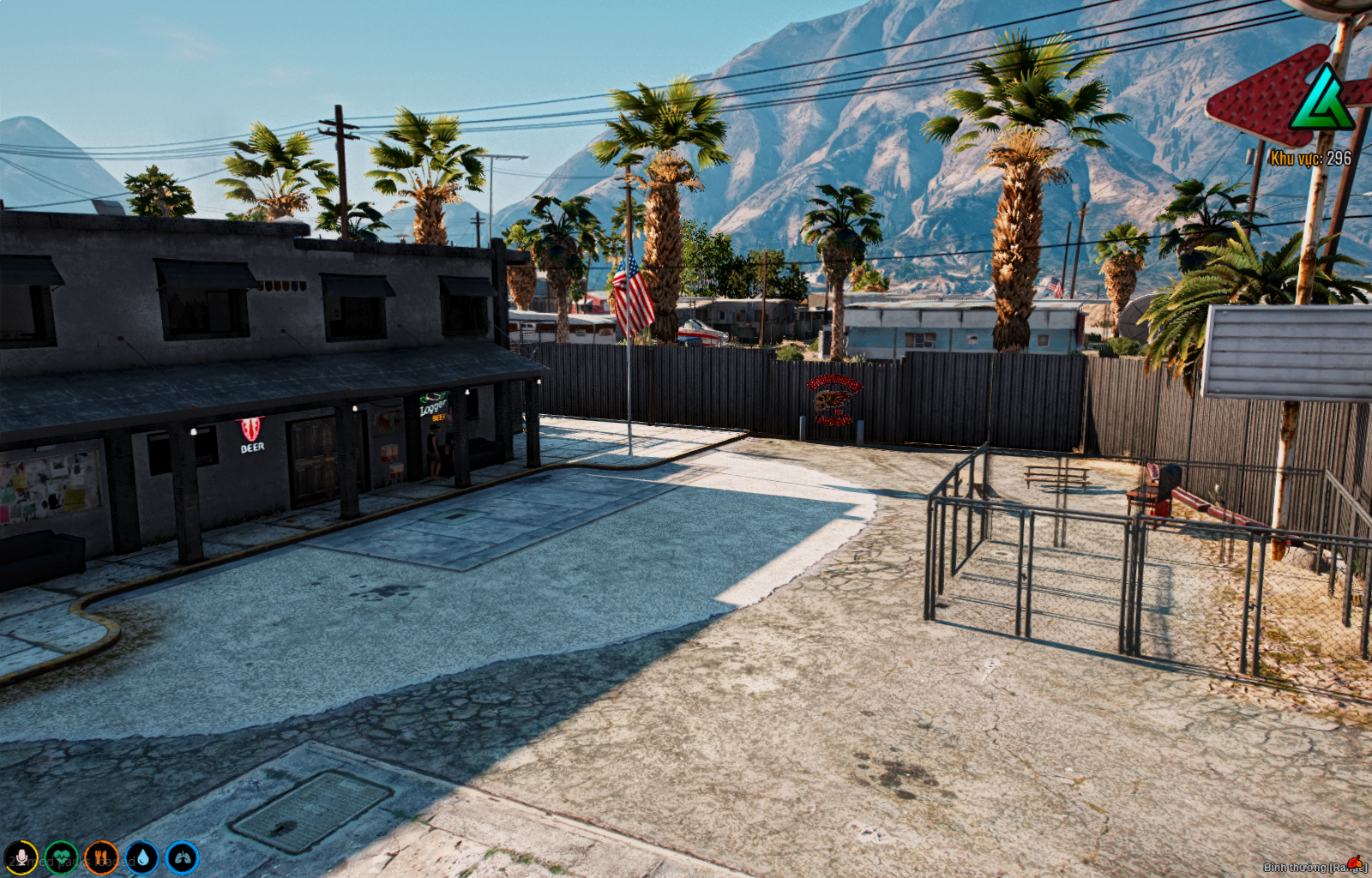This screenshot has width=1372, height=878.
Task: Click the microphone voice status icon
Action: (x=21, y=857)
